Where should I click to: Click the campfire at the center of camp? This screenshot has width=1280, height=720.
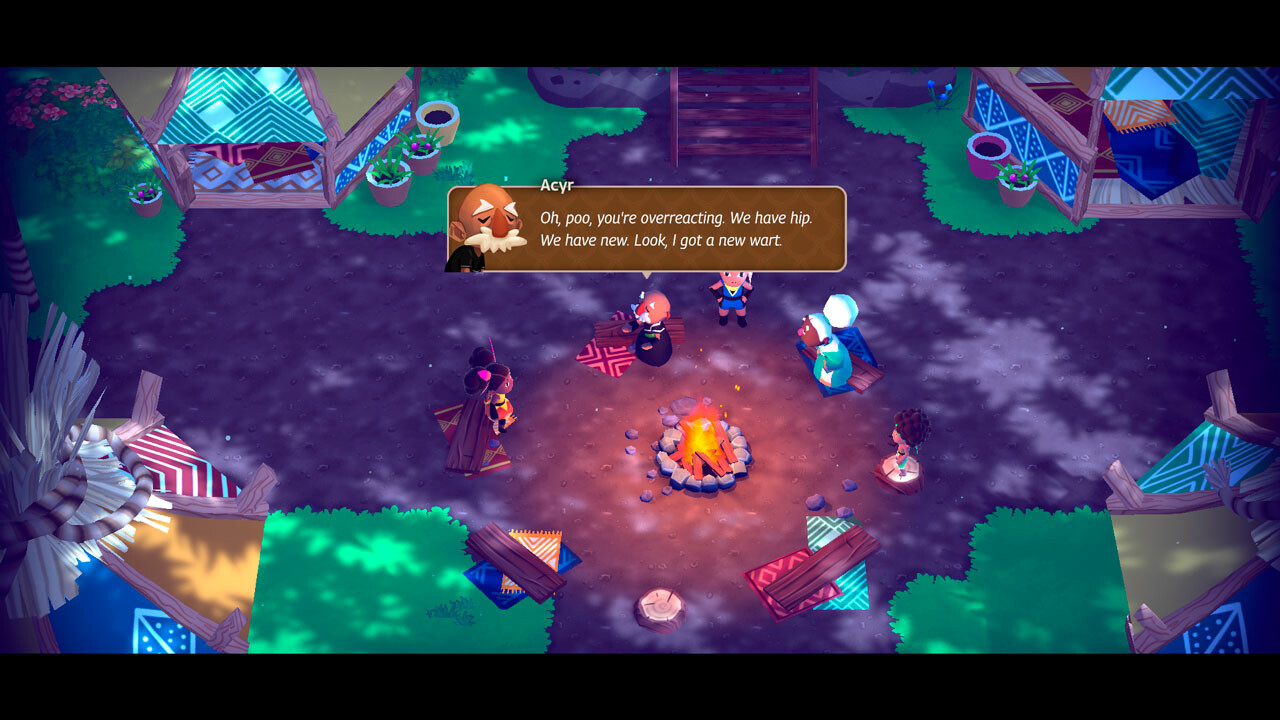(x=700, y=445)
